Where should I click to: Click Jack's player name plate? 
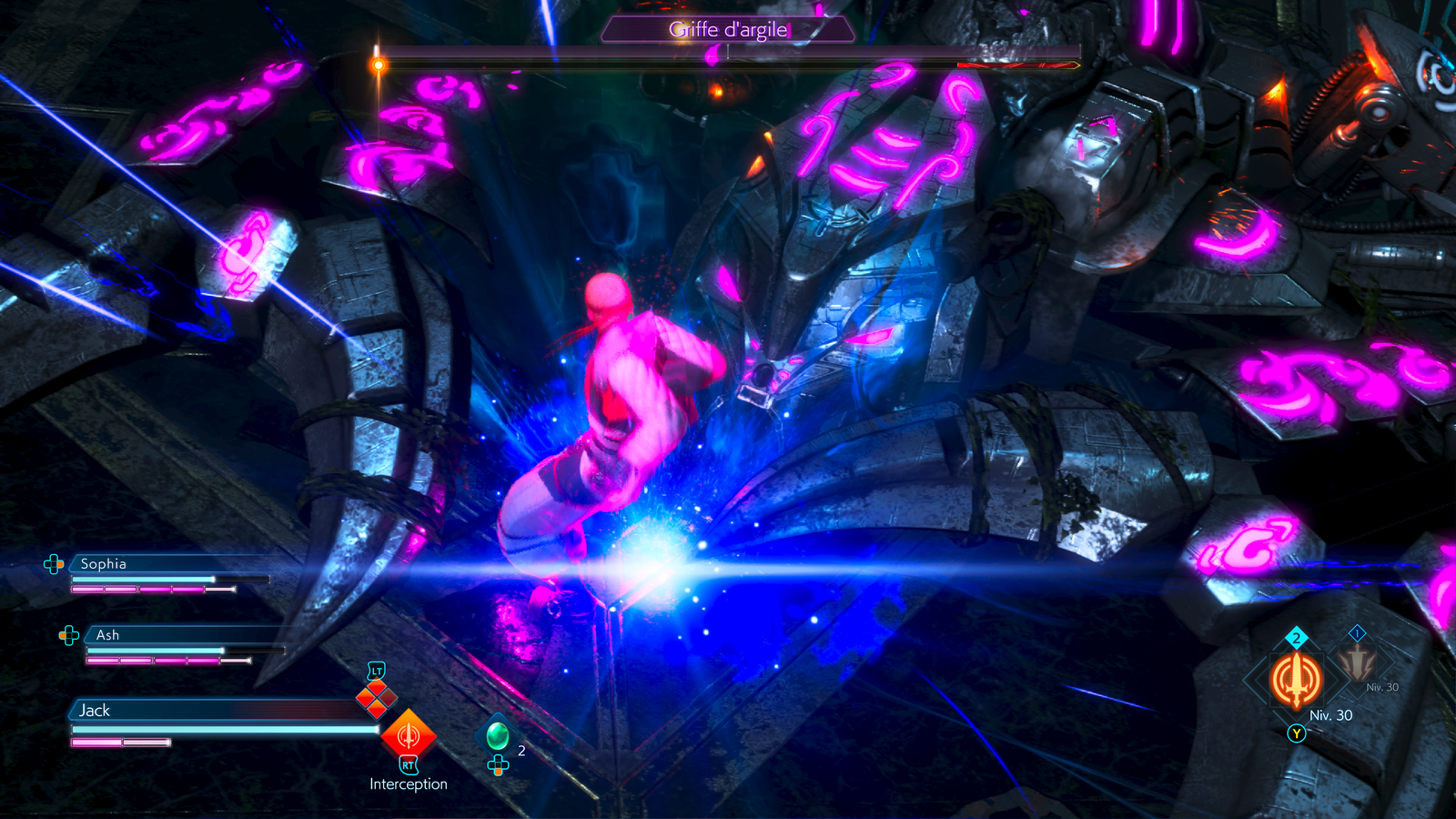[95, 711]
